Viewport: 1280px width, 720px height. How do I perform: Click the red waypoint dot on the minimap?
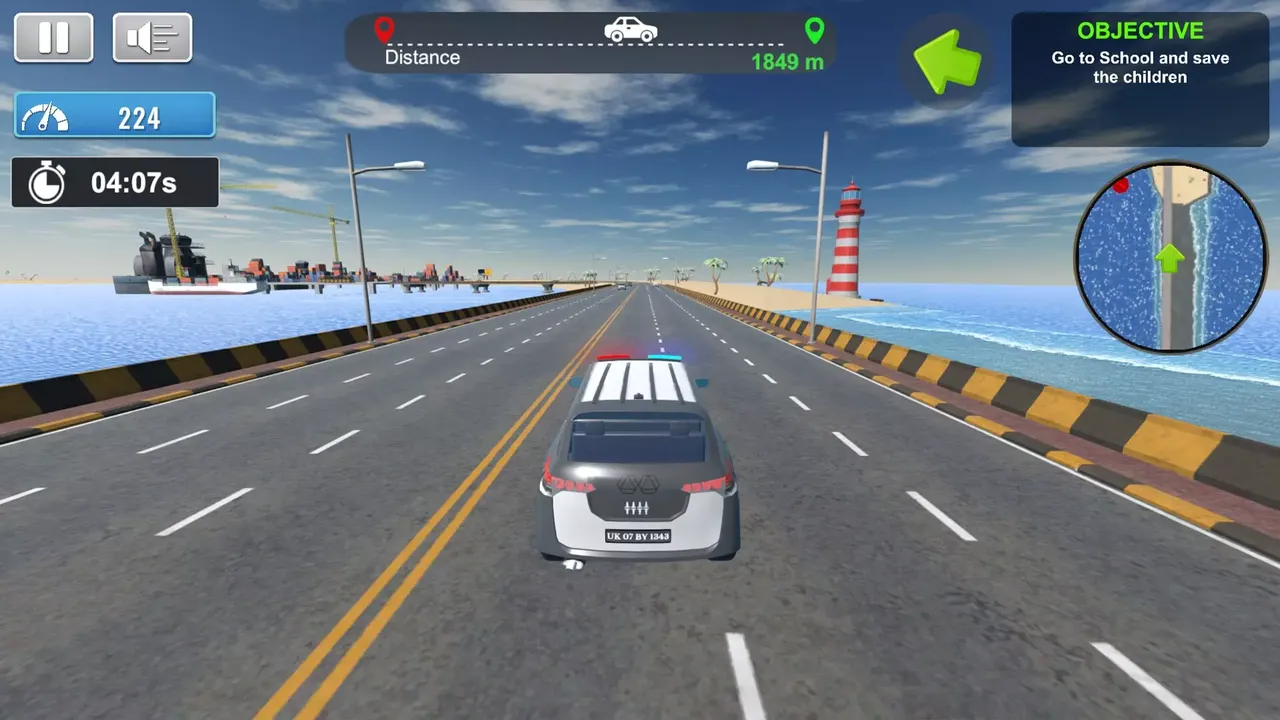coord(1123,184)
